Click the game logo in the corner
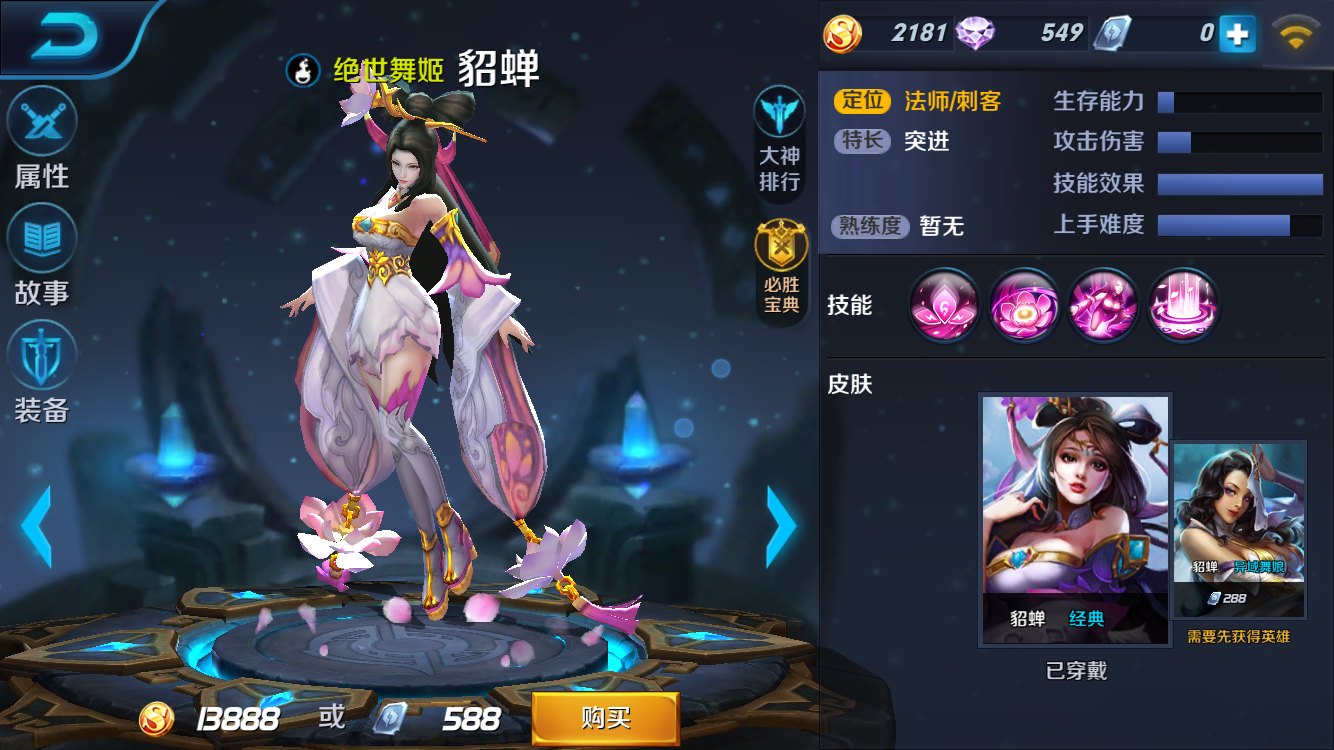This screenshot has height=750, width=1334. [62, 35]
